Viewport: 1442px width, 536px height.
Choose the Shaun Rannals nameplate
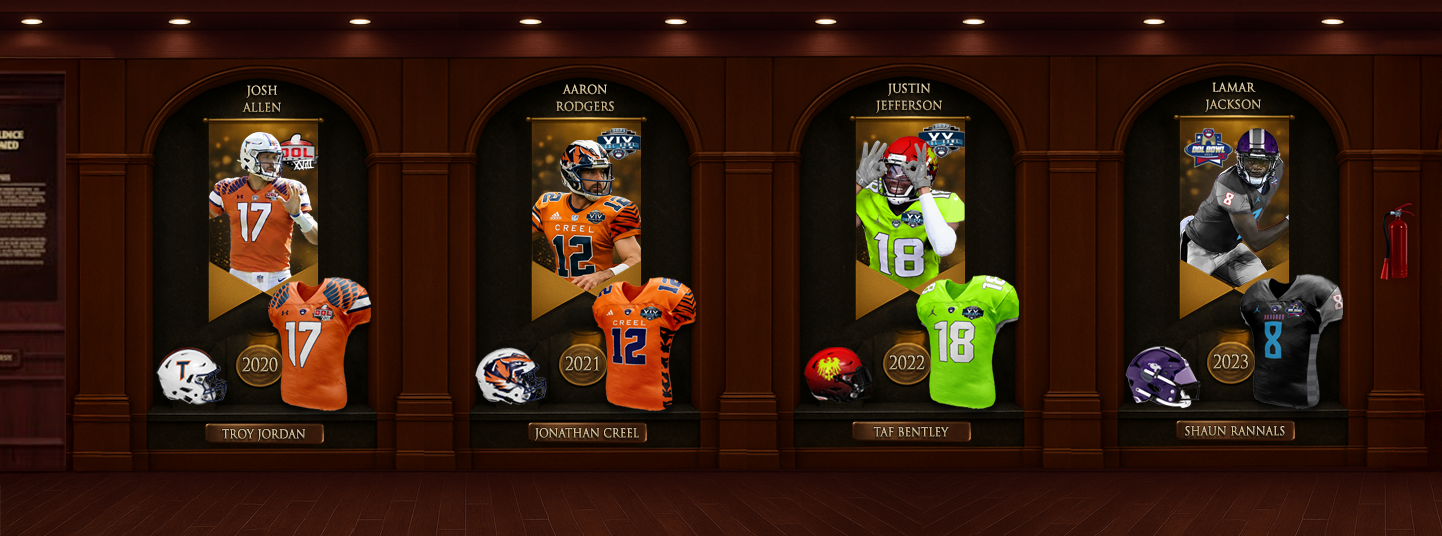(x=1235, y=431)
